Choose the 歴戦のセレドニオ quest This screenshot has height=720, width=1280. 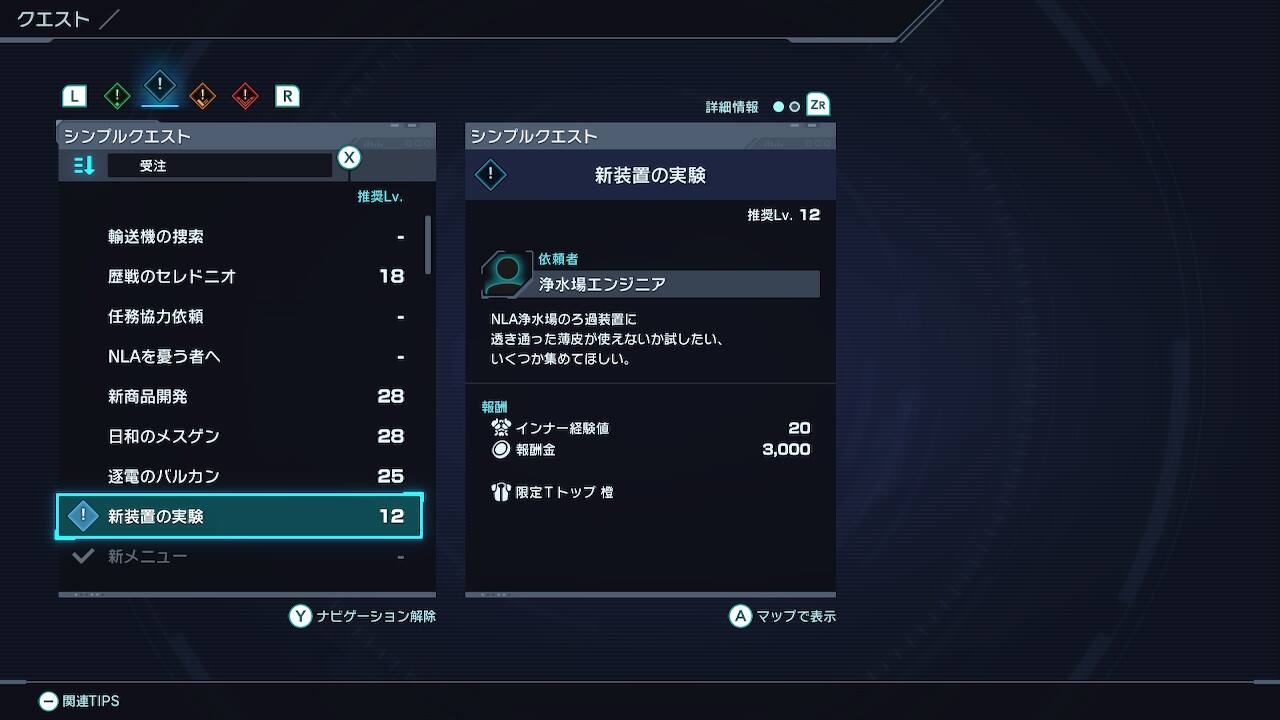[171, 277]
